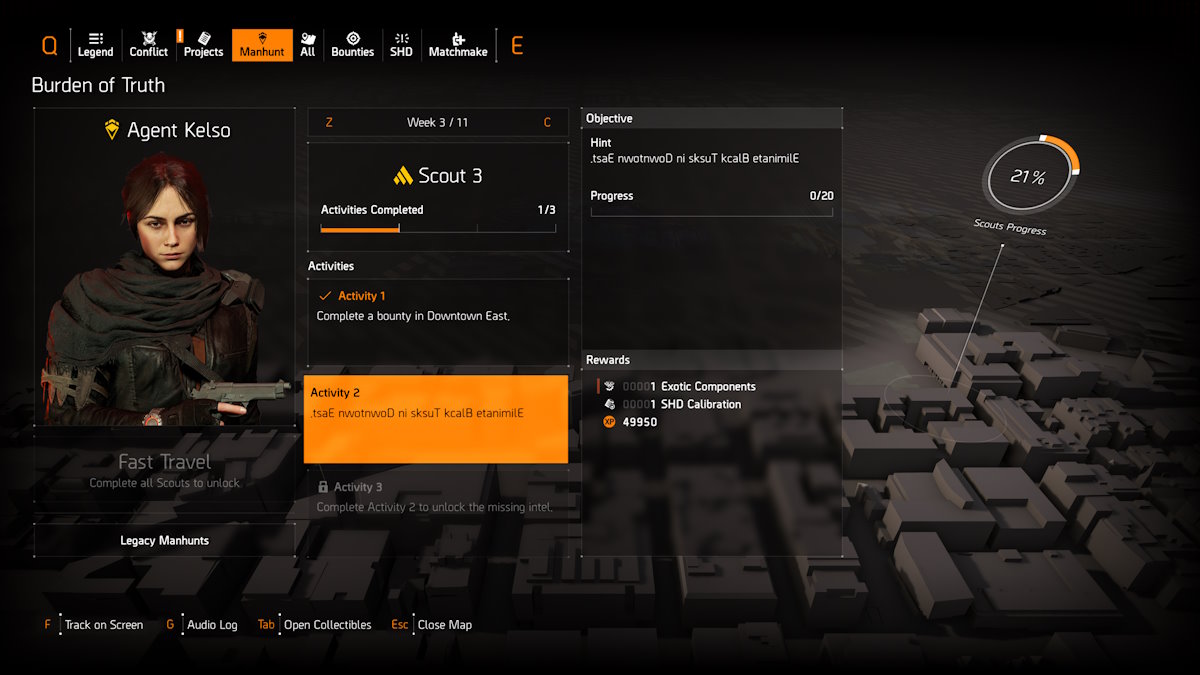The width and height of the screenshot is (1200, 675).
Task: Select the highlighted Activity 2 entry
Action: click(x=436, y=419)
